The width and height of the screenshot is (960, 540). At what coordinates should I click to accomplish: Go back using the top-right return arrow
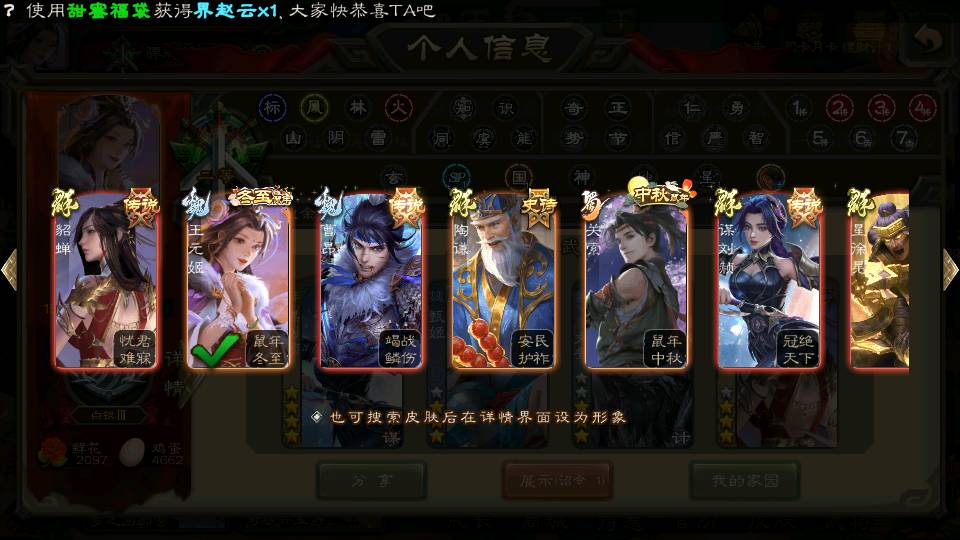point(929,40)
